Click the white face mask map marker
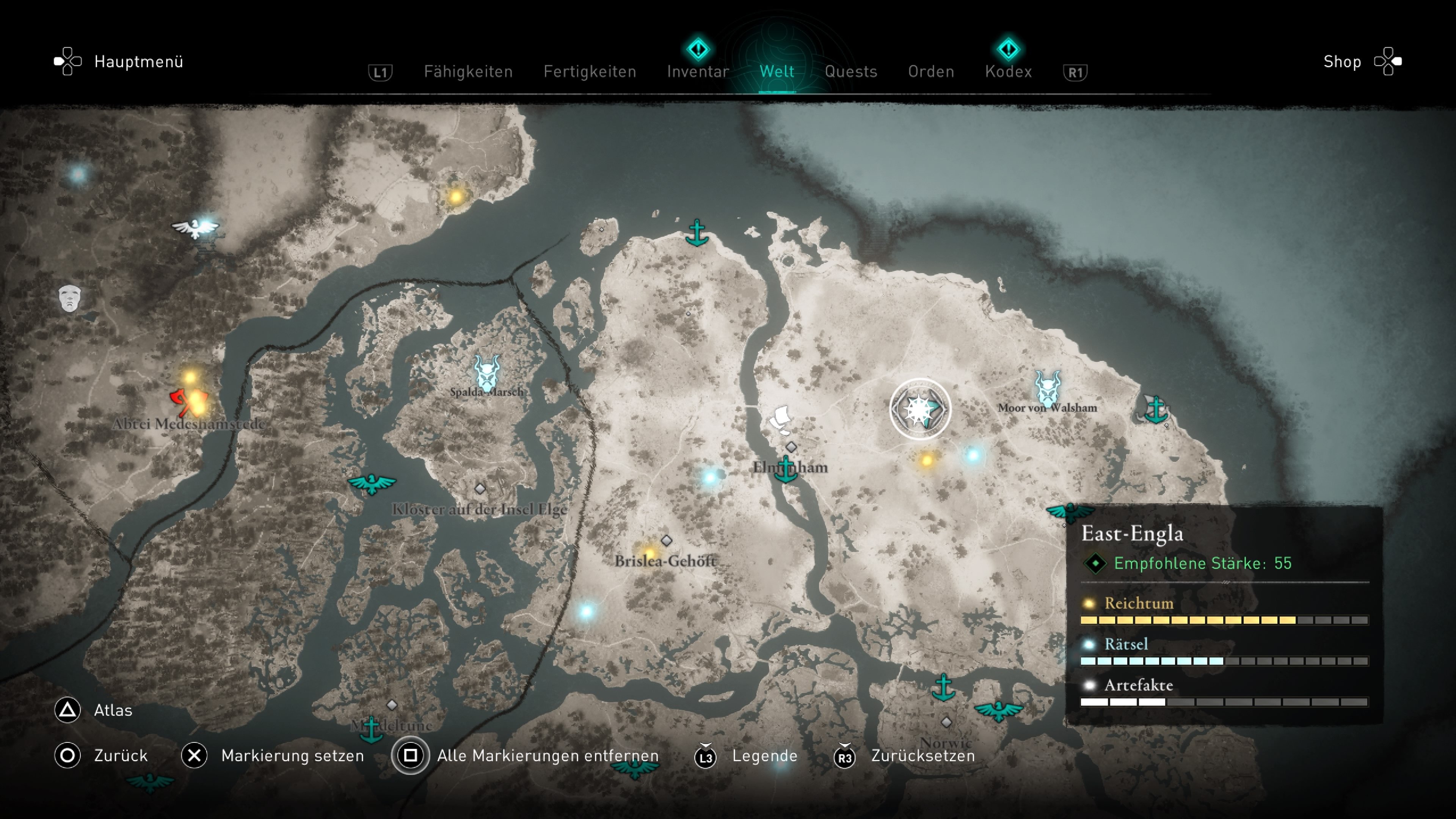Screen dimensions: 1456x819 [x=69, y=297]
